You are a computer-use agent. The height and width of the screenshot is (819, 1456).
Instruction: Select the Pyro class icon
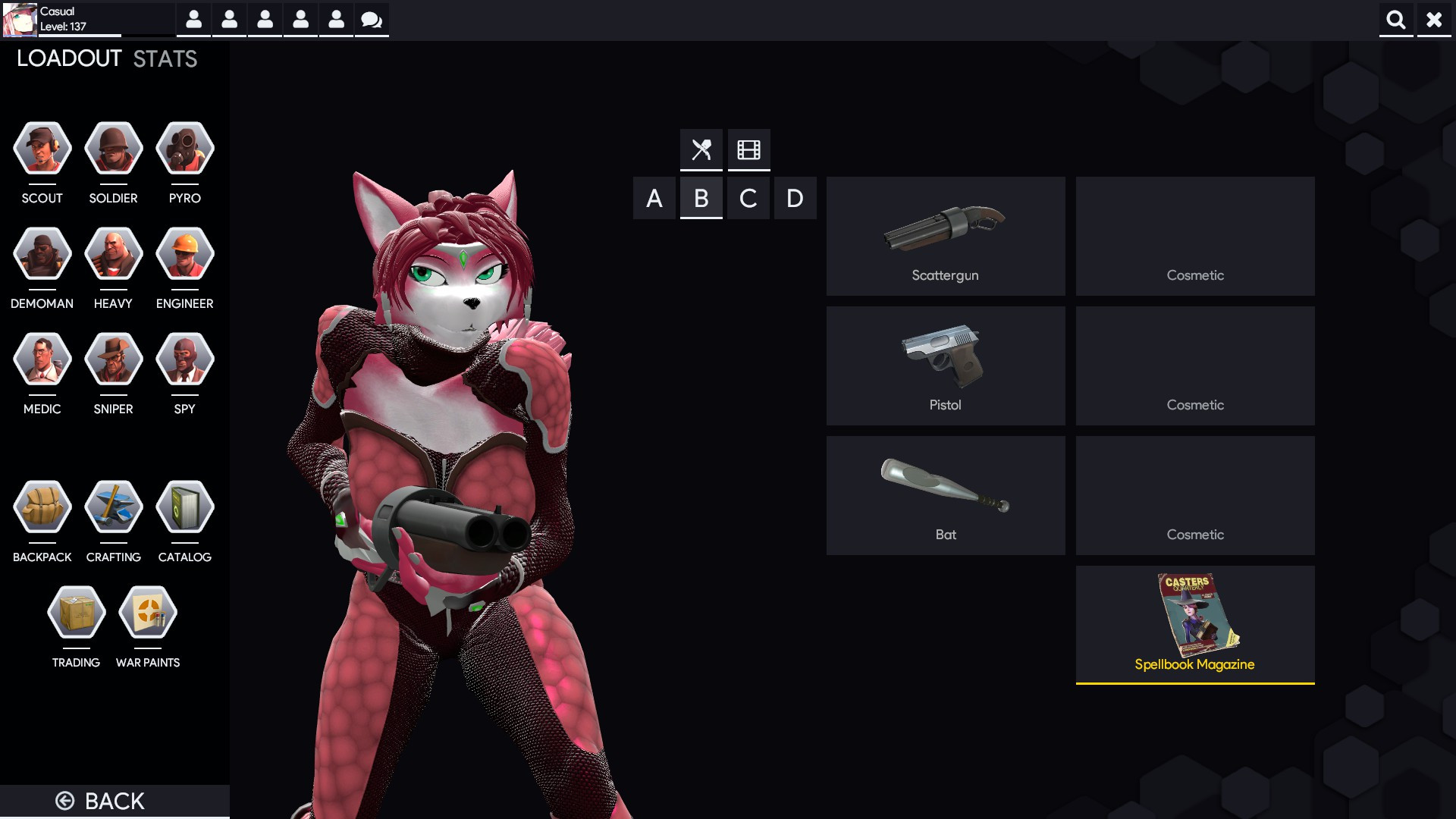click(184, 148)
